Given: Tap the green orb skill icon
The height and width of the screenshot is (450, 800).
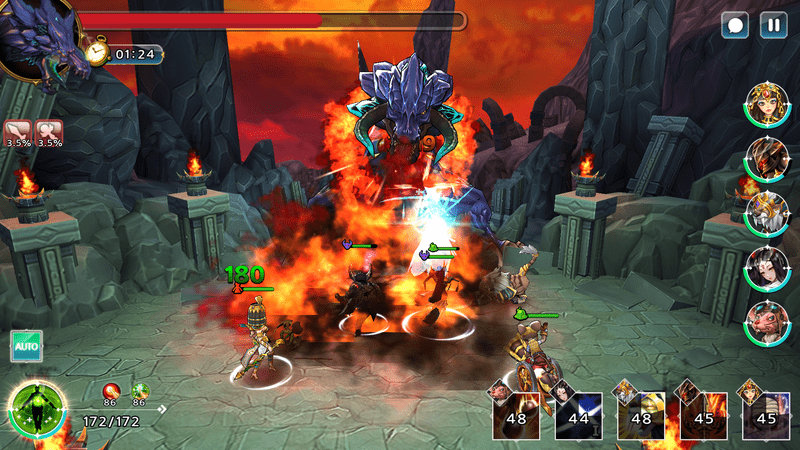Looking at the screenshot, I should (139, 390).
